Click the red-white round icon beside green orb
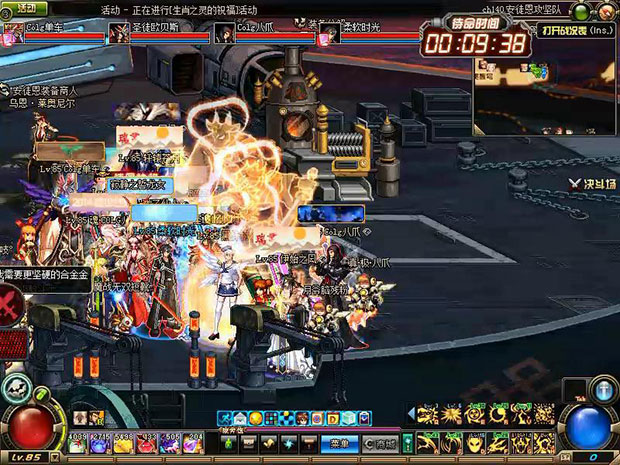620x465 pixels. [x=606, y=12]
